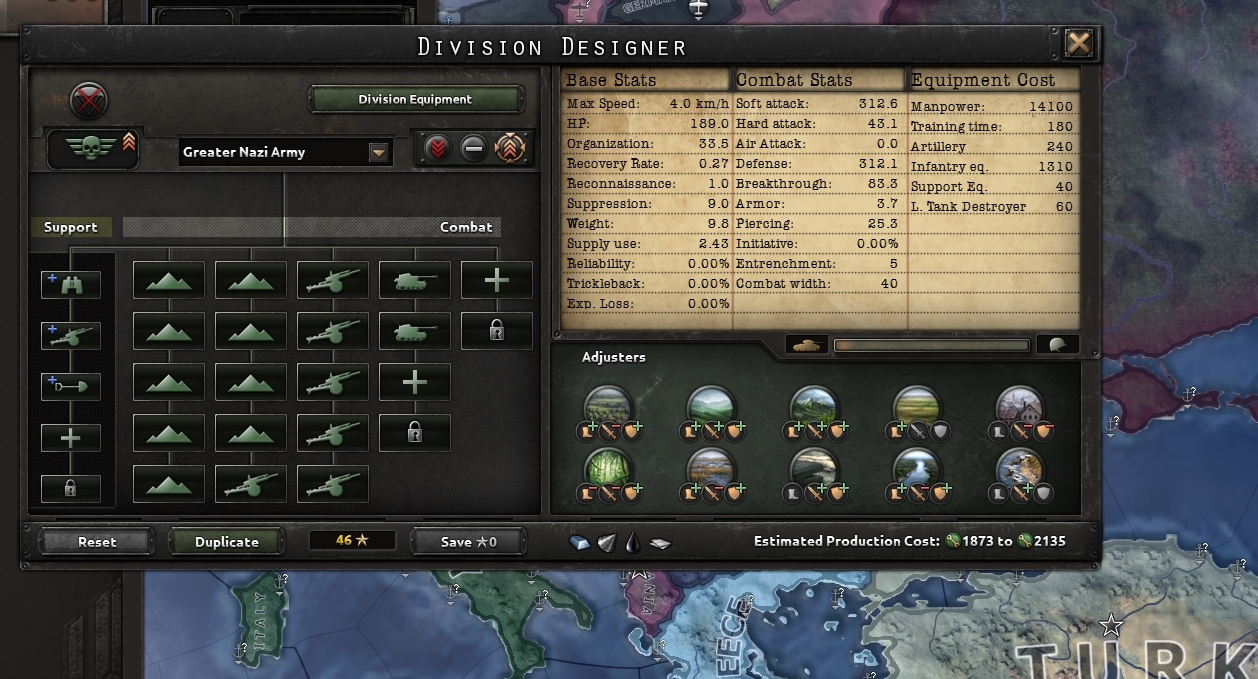The image size is (1258, 679).
Task: Select the support artillery company slot
Action: pyautogui.click(x=71, y=335)
